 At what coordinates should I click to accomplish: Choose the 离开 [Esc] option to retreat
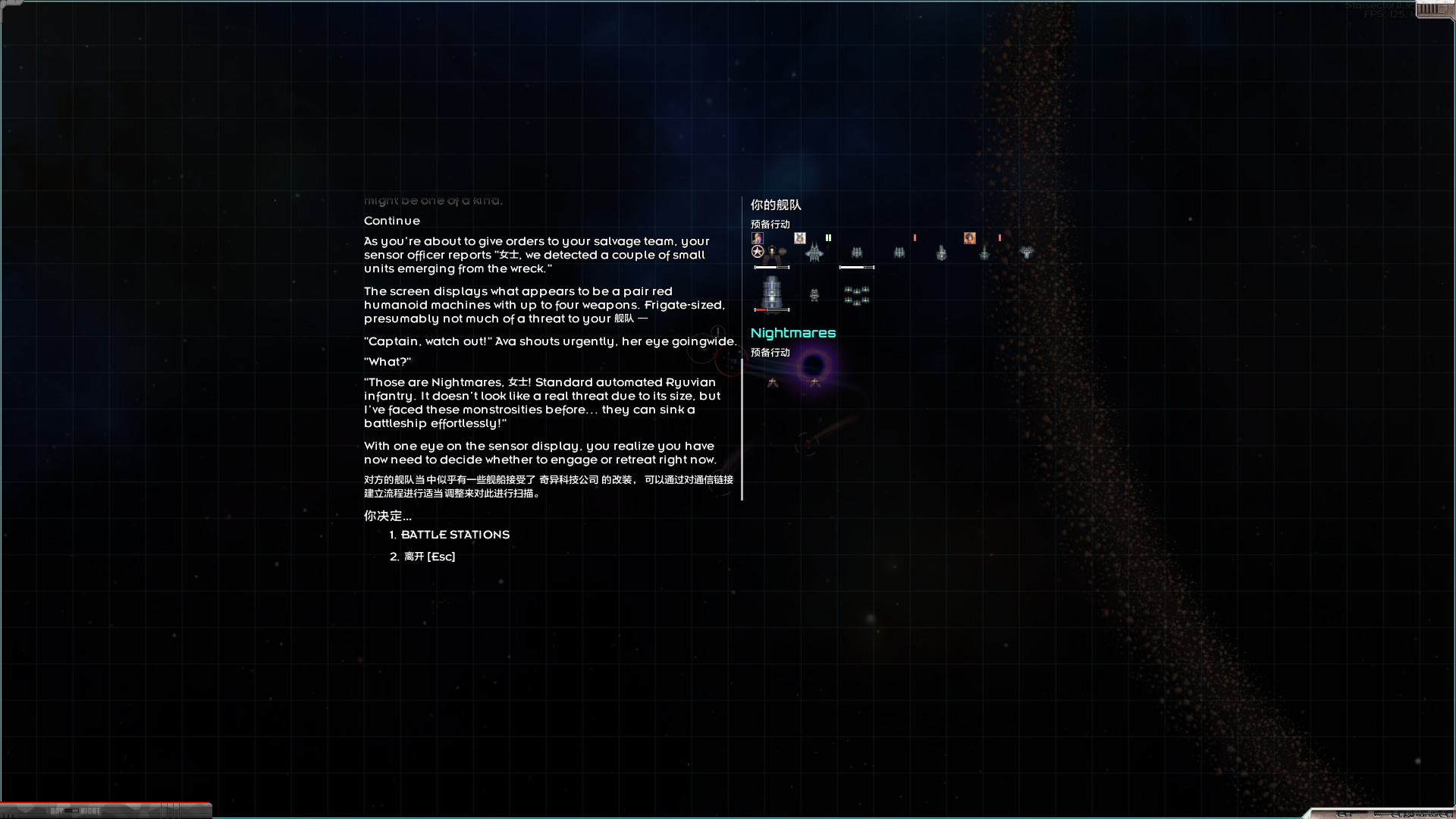(429, 556)
